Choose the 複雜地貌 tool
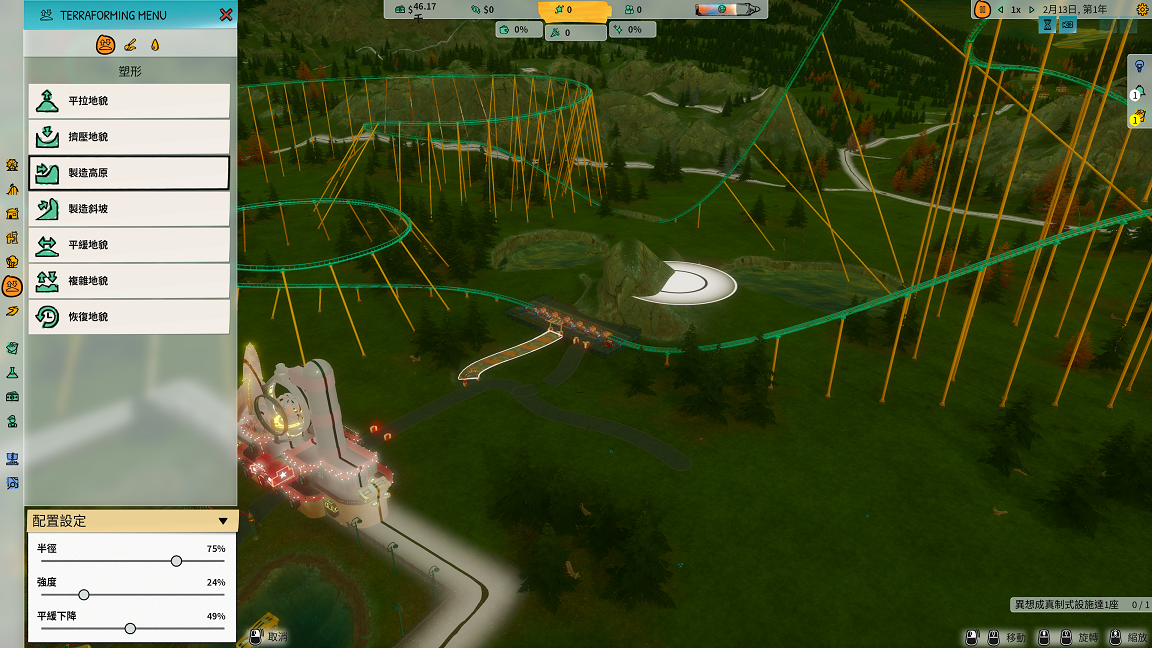1152x648 pixels. 129,281
